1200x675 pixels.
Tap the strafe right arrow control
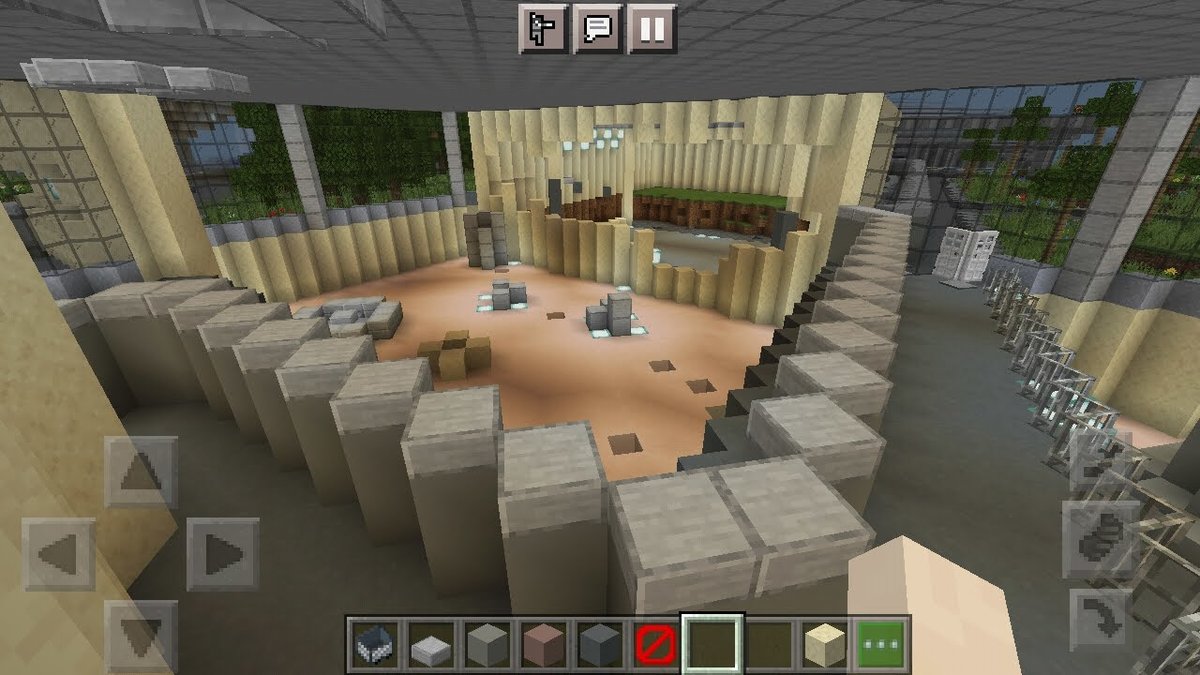[222, 554]
